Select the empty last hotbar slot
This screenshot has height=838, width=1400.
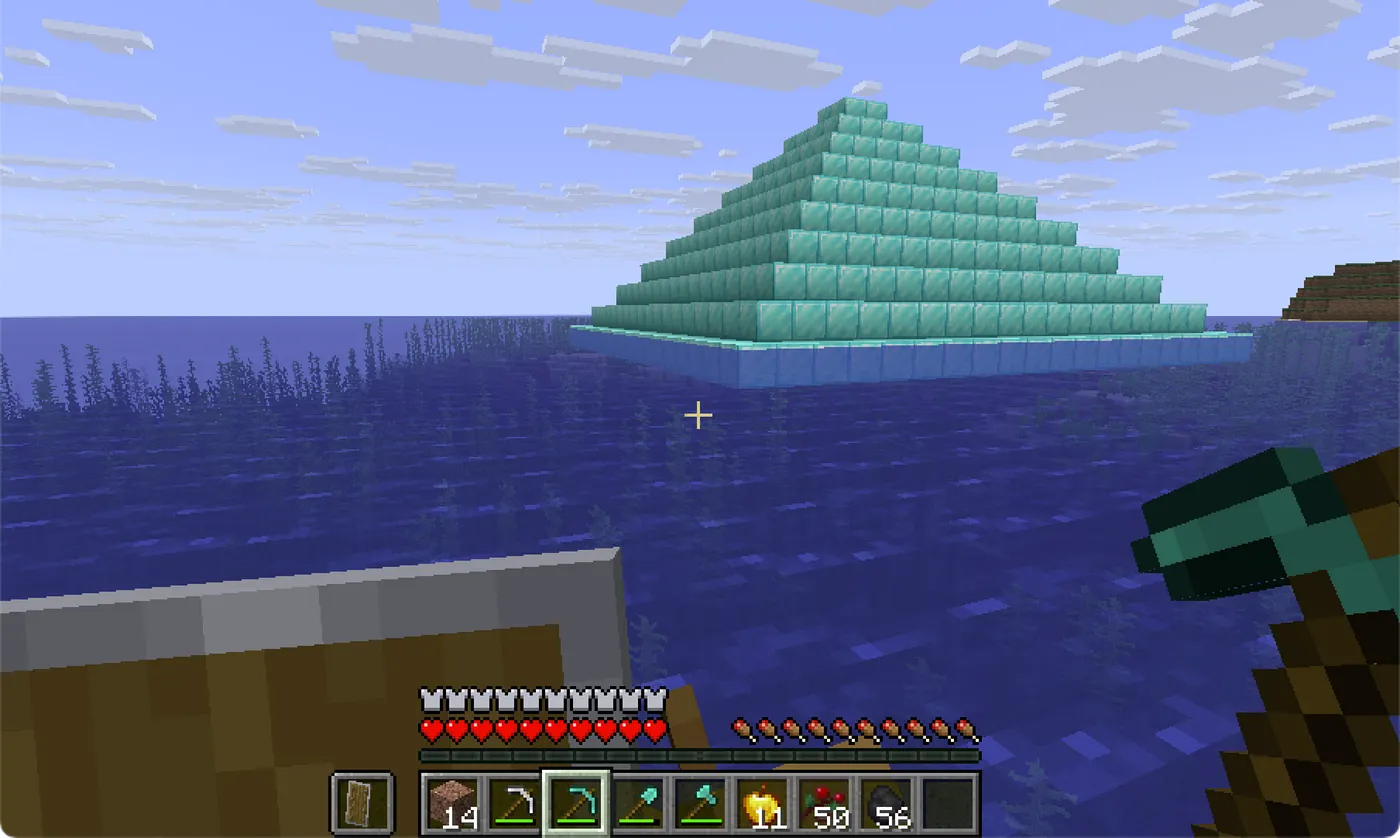(x=948, y=802)
